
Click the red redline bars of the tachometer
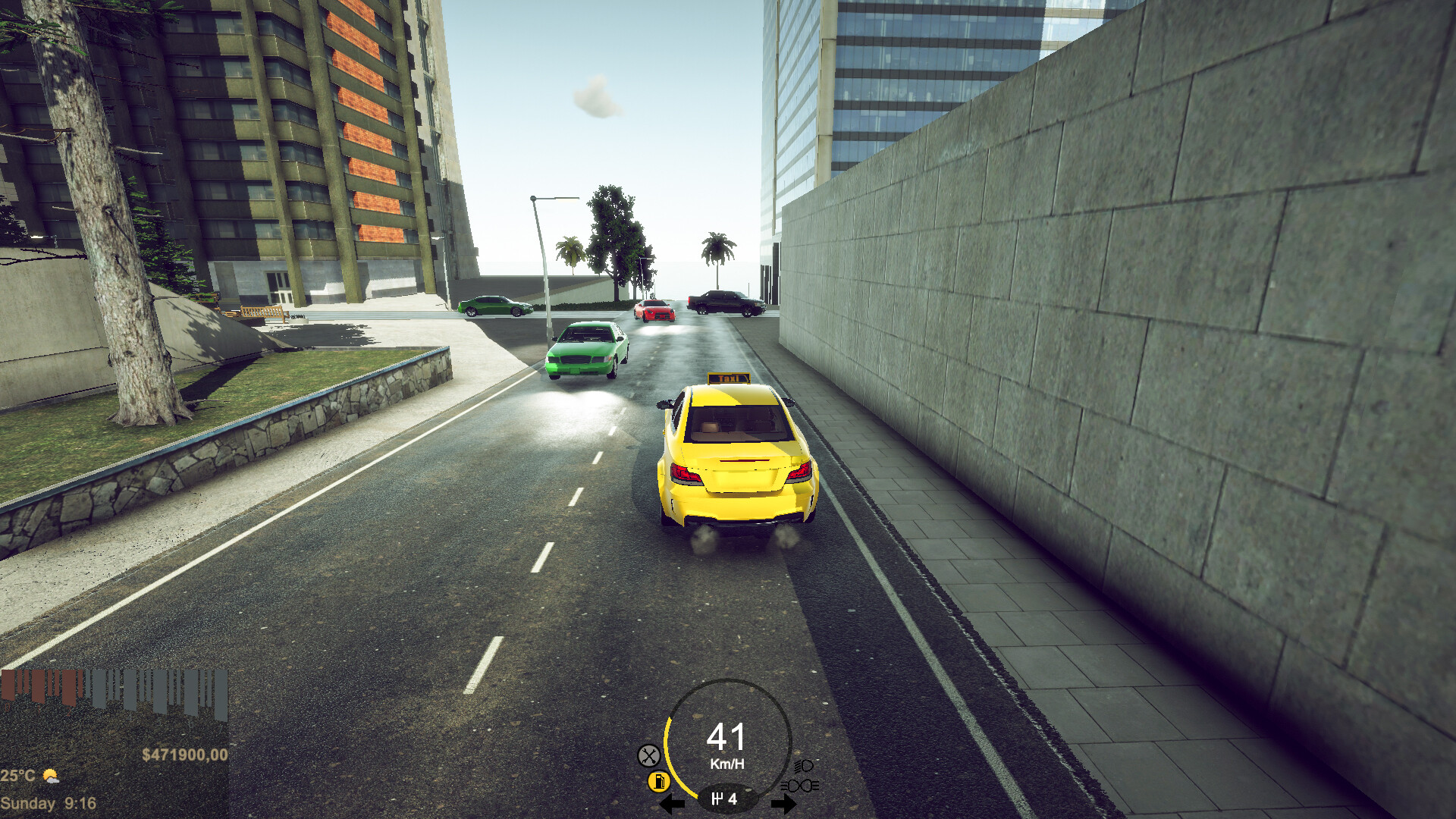tap(39, 687)
